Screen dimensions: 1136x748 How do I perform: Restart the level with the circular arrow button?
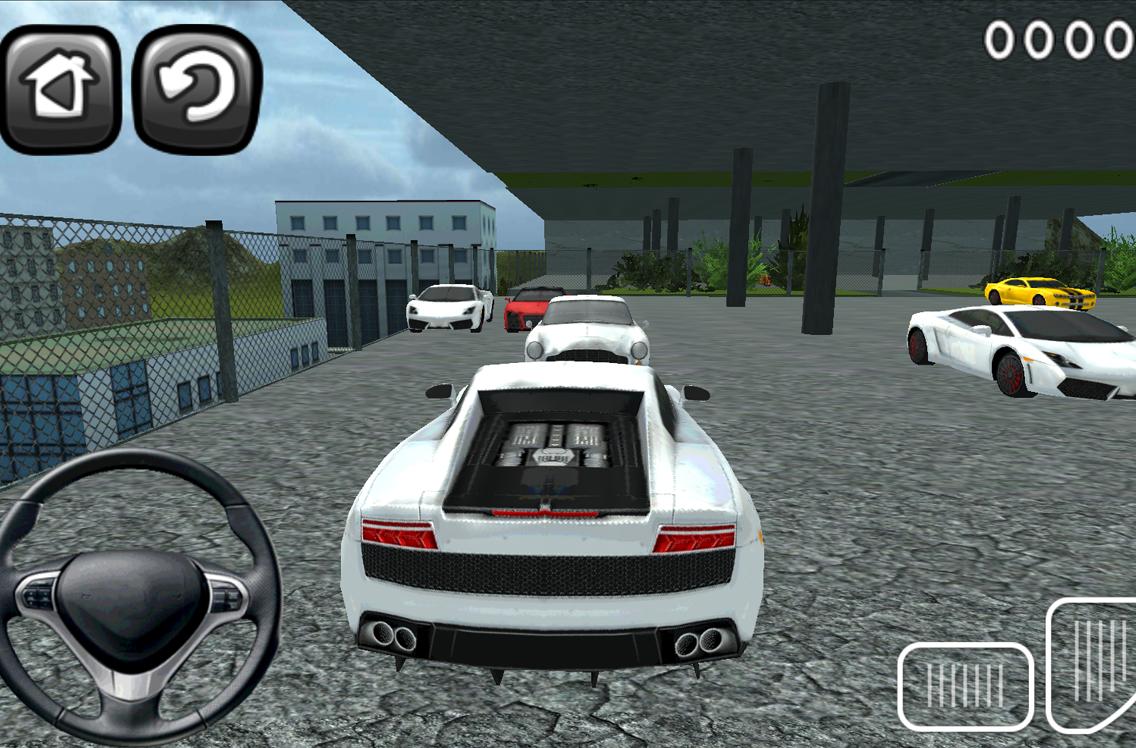pyautogui.click(x=197, y=89)
